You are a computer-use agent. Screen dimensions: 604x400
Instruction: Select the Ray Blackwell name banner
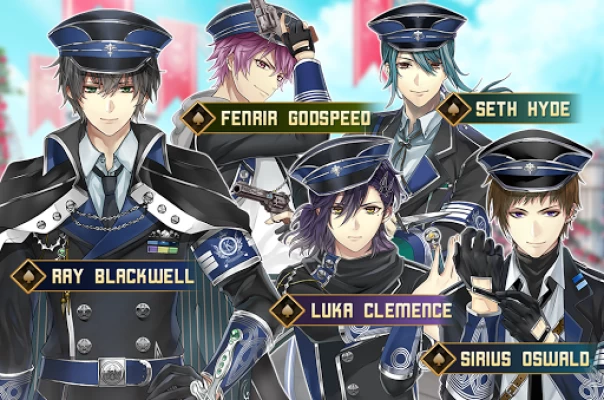coord(110,275)
